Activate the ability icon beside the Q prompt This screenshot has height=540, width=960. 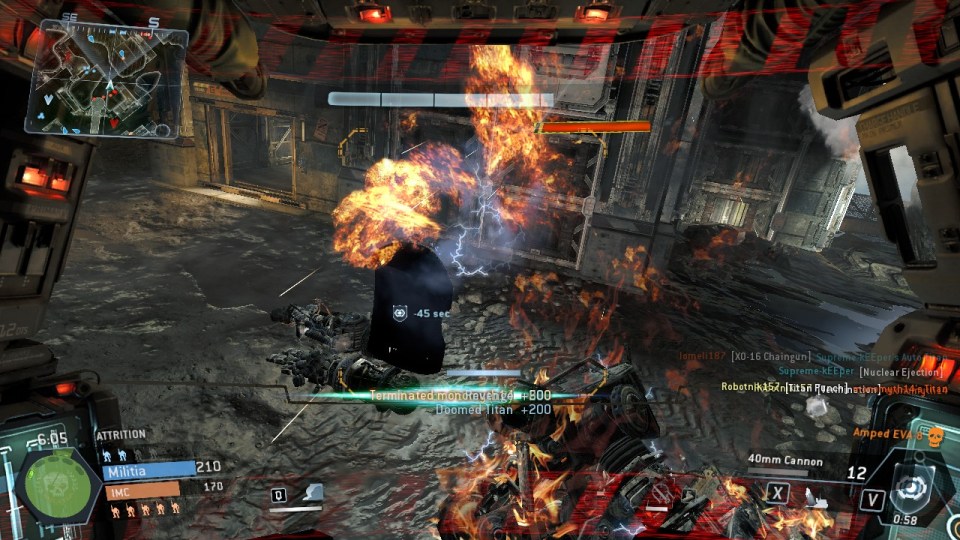pos(314,492)
